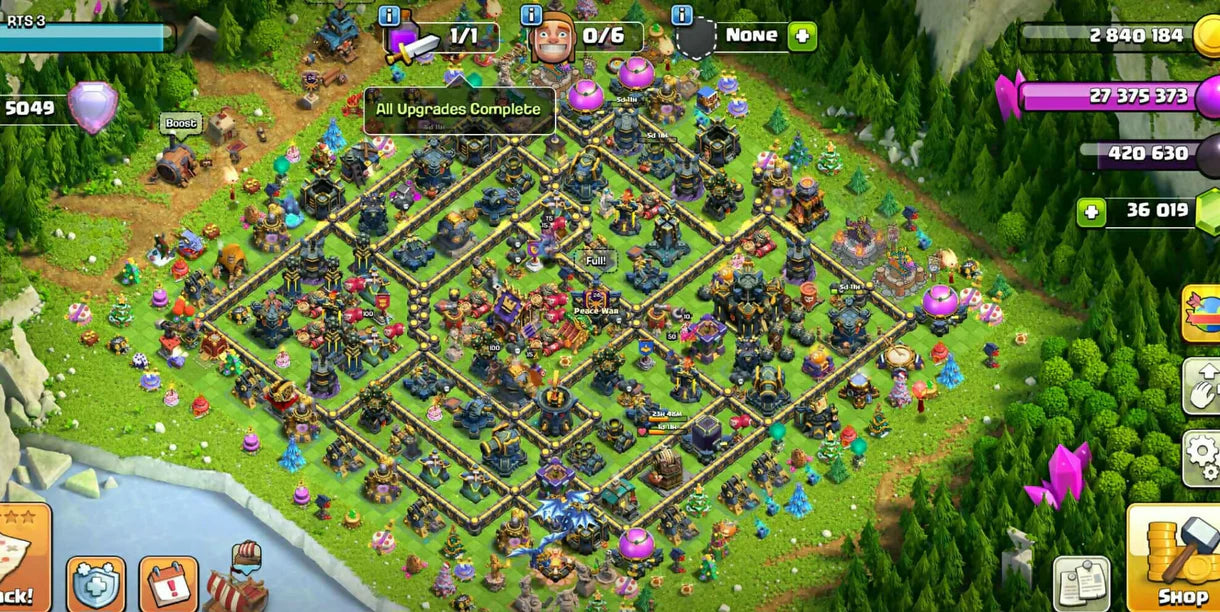Tap the purple trophy league badge

click(x=93, y=107)
